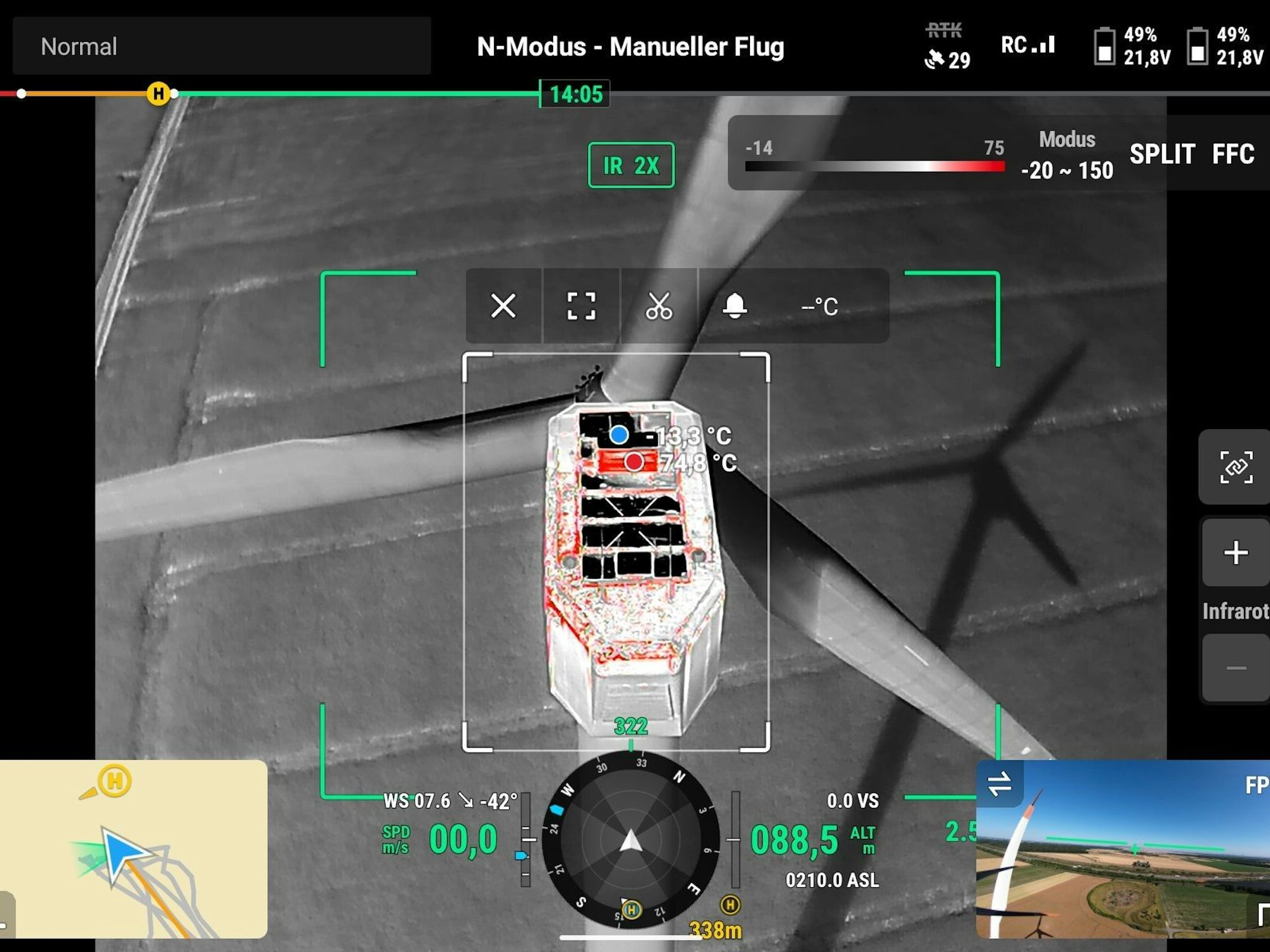Open the RTK satellite status
The image size is (1270, 952).
(946, 46)
